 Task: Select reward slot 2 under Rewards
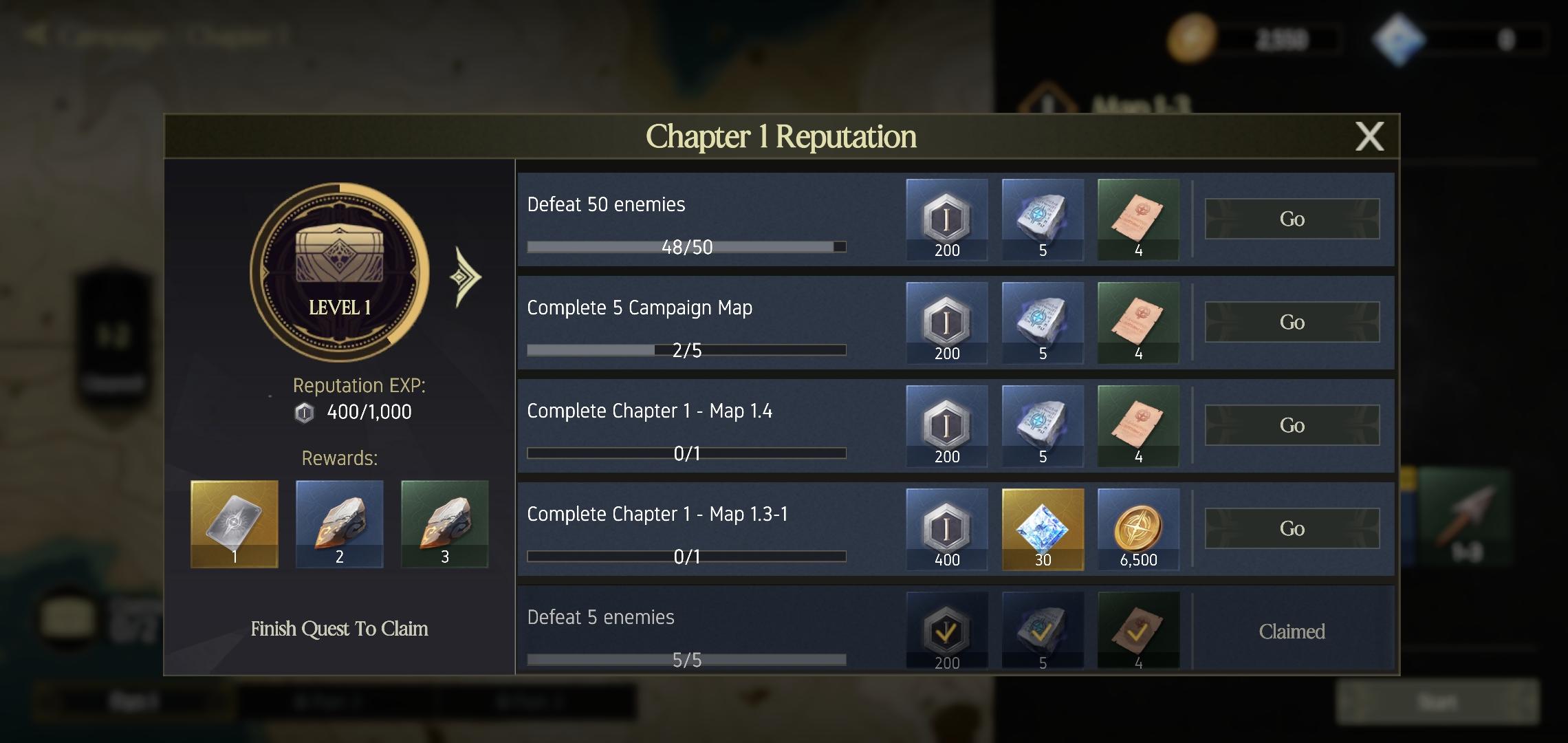point(338,524)
